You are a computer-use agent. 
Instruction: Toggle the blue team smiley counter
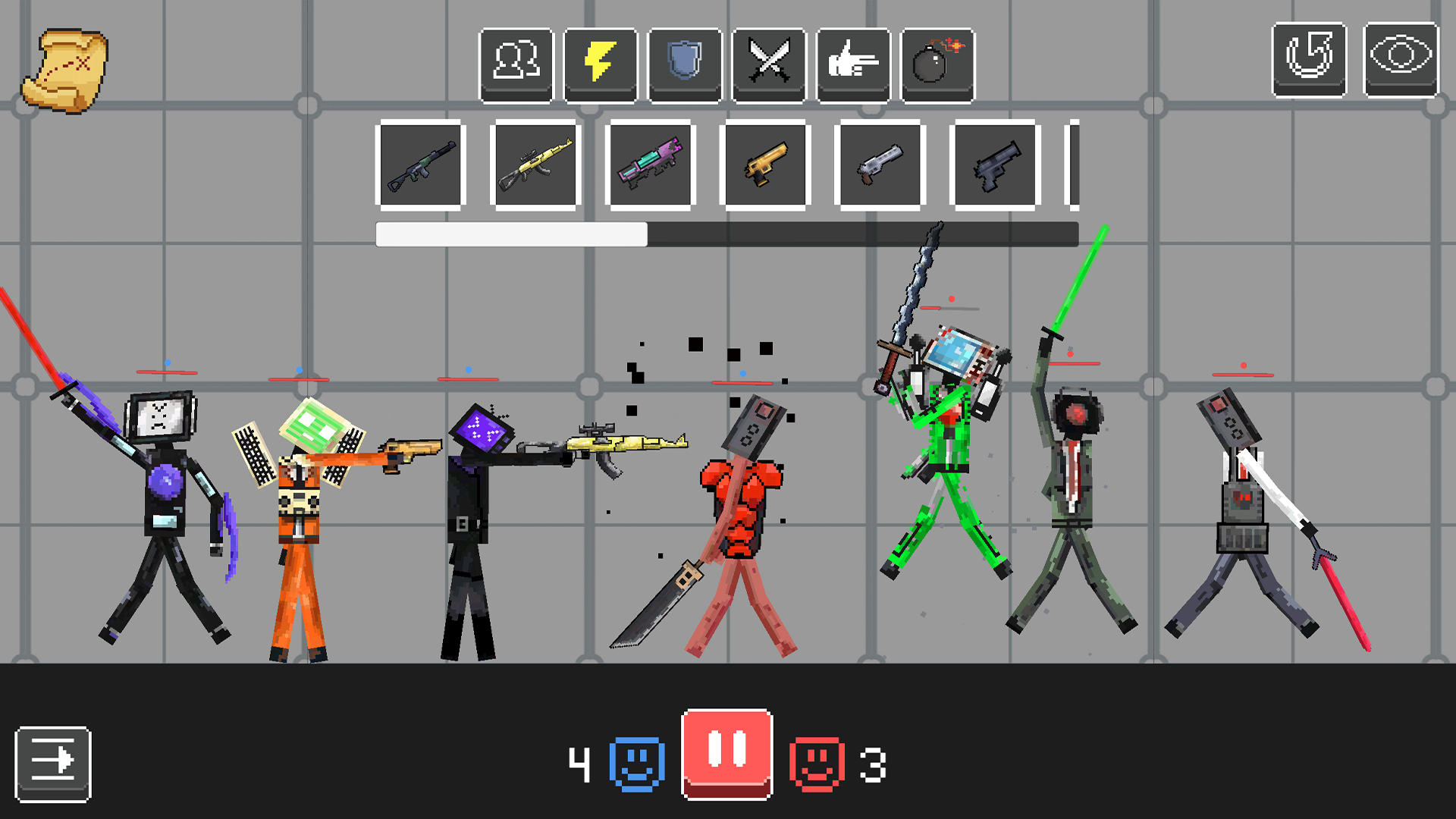[636, 764]
